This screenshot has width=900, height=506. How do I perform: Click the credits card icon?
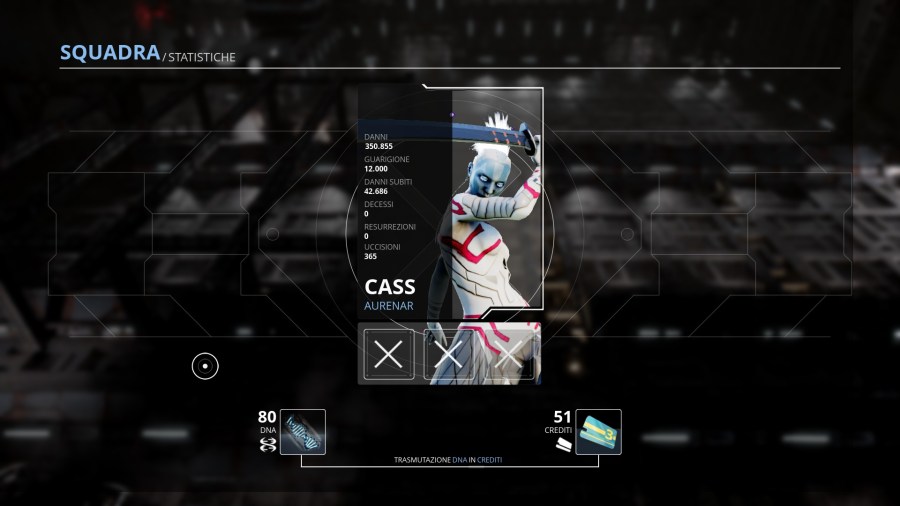pos(598,432)
